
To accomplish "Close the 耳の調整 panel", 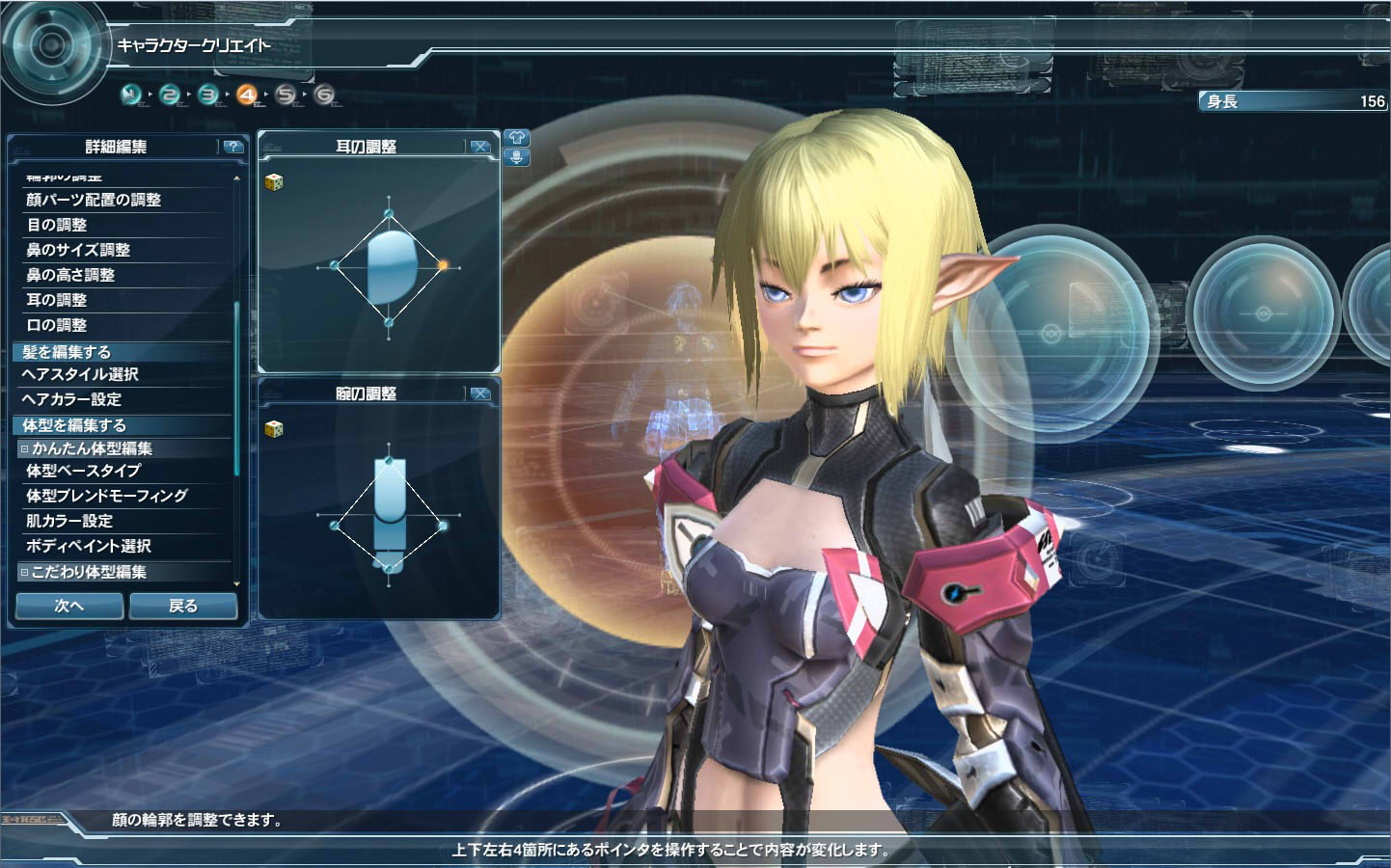I will (479, 147).
